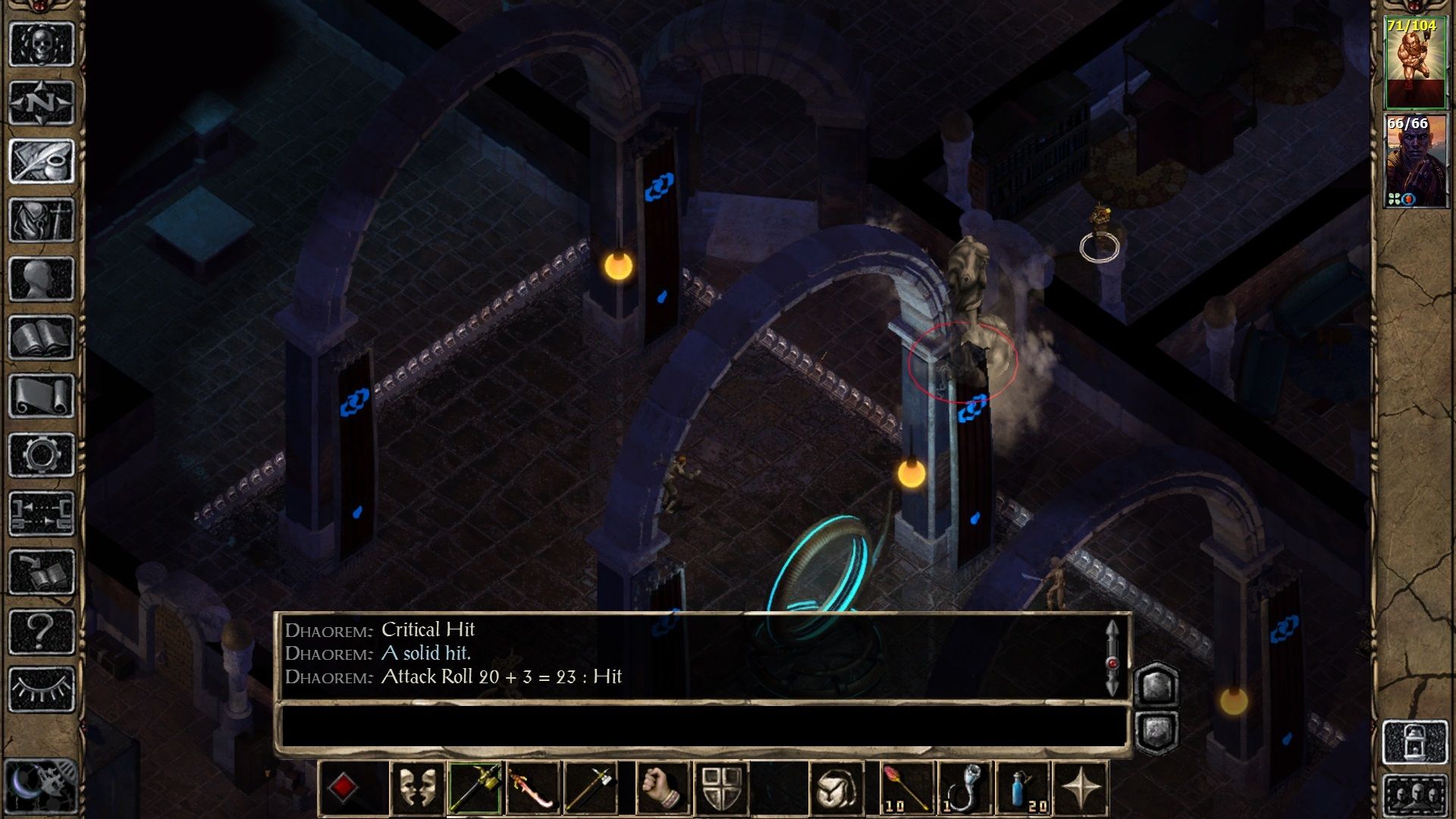Open the gear Options menu
The width and height of the screenshot is (1456, 819).
coord(42,455)
